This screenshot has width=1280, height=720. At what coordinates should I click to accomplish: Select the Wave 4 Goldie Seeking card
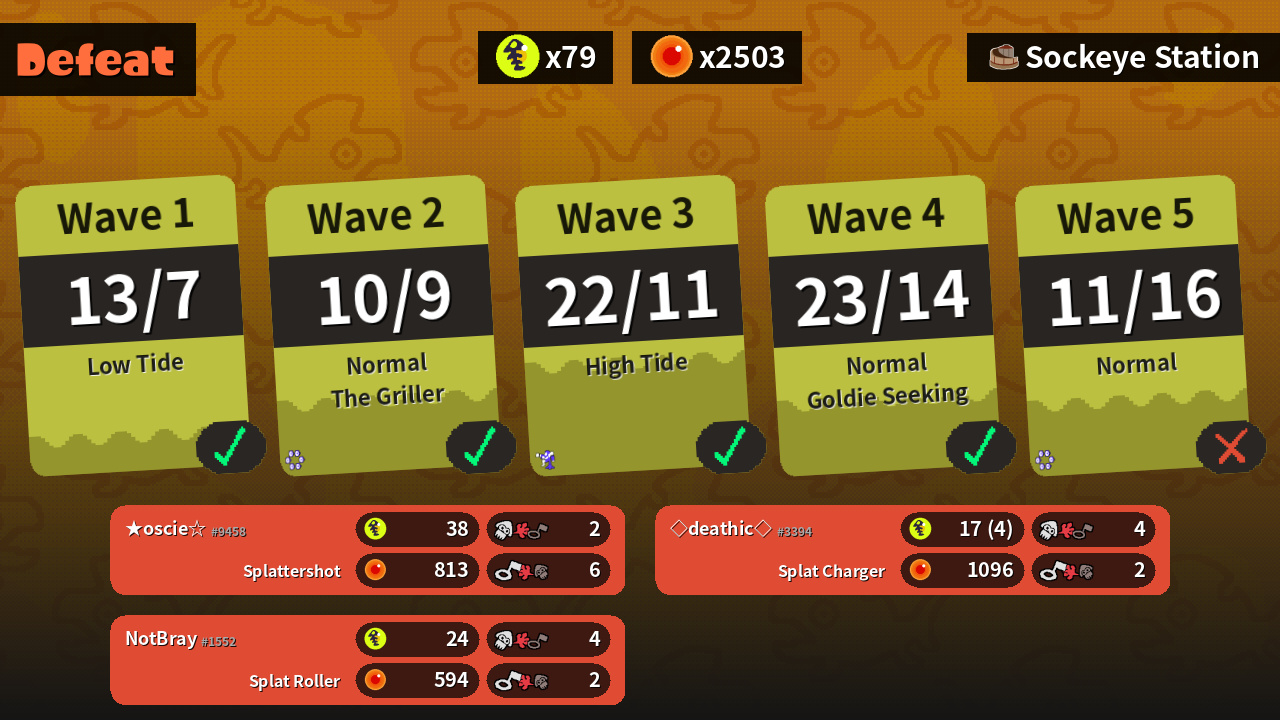[882, 325]
